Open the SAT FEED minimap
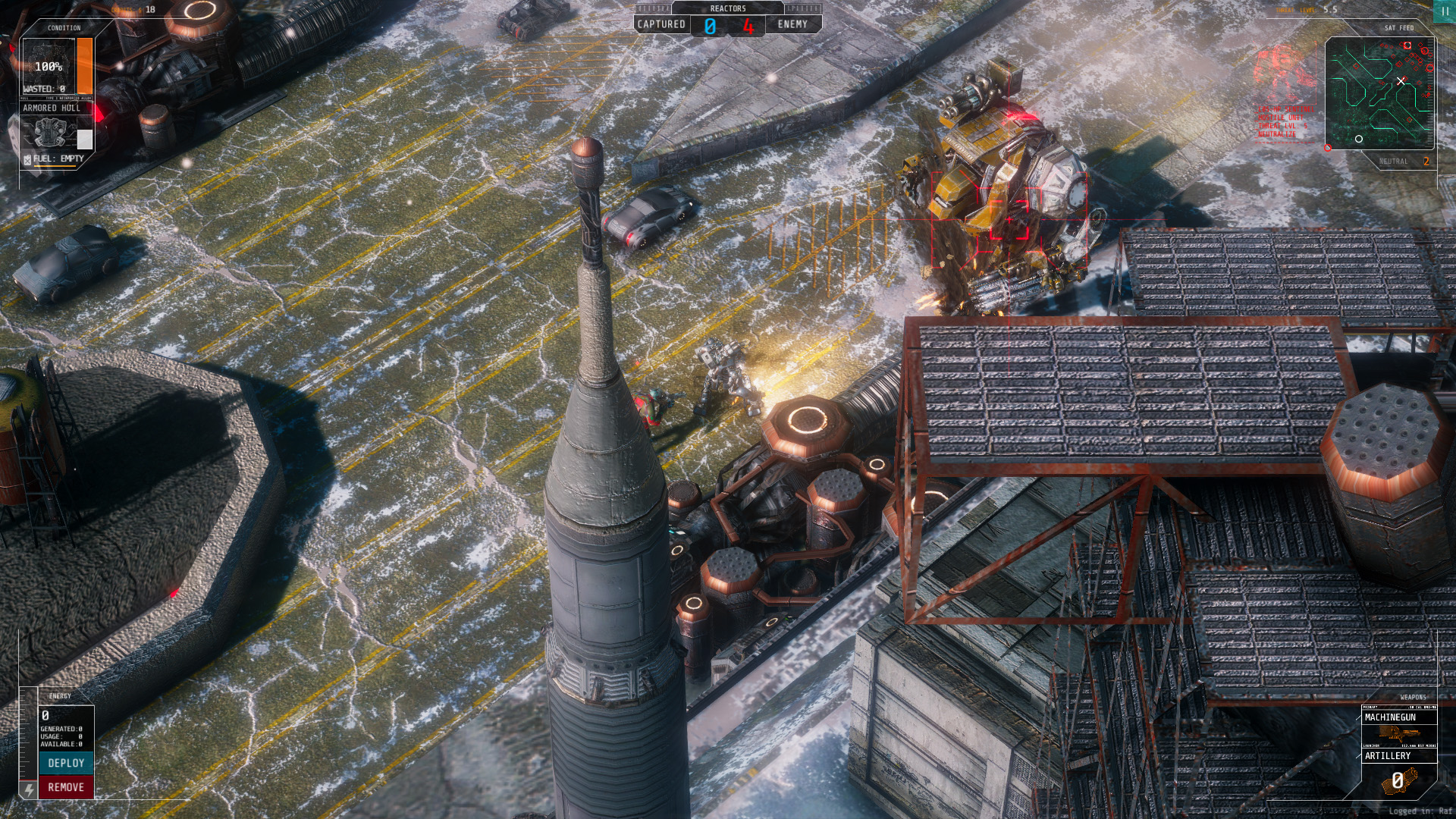 pos(1379,93)
